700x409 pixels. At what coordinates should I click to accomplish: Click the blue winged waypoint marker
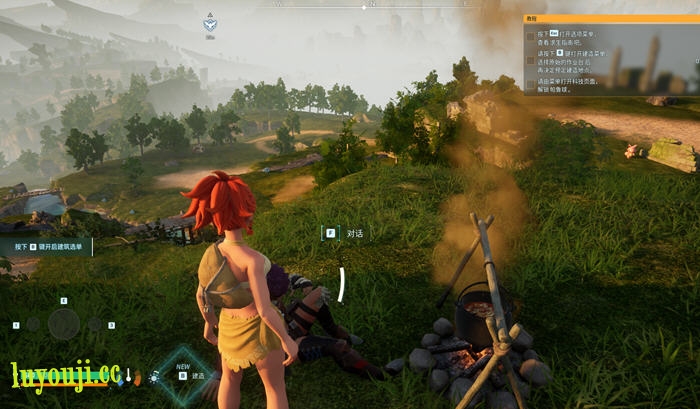pyautogui.click(x=210, y=23)
